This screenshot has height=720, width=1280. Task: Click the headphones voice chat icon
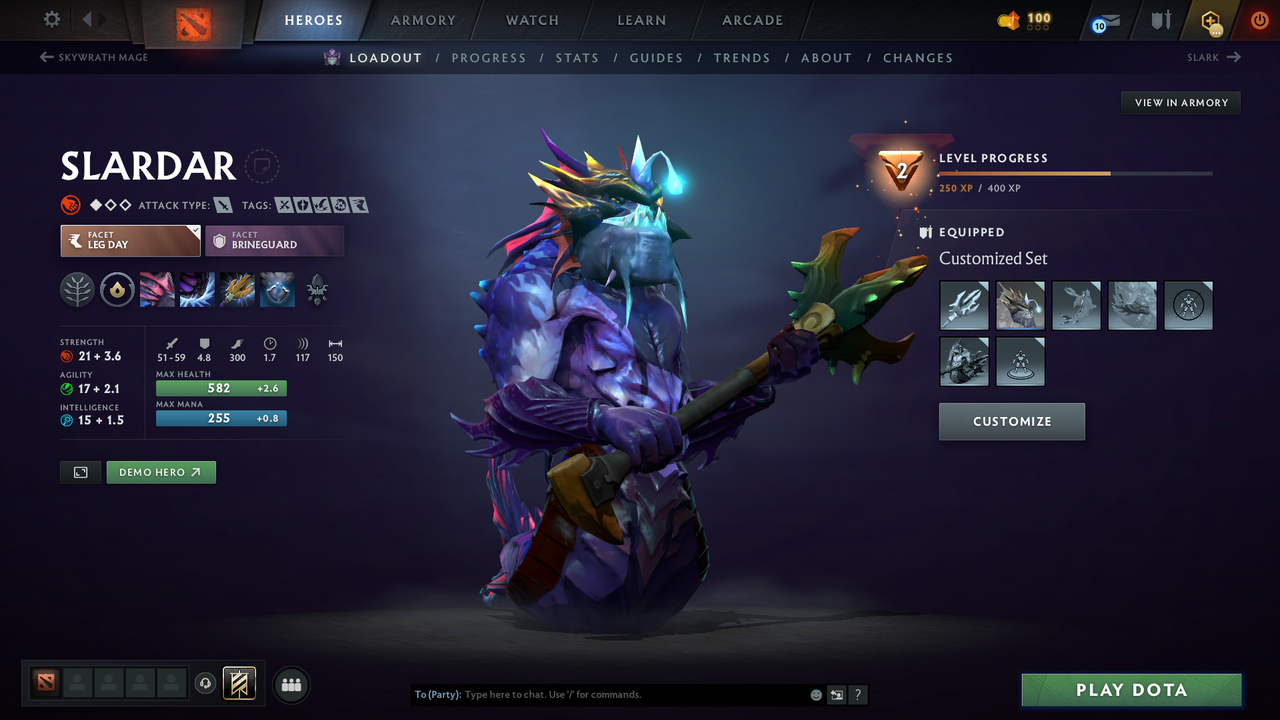(x=205, y=684)
